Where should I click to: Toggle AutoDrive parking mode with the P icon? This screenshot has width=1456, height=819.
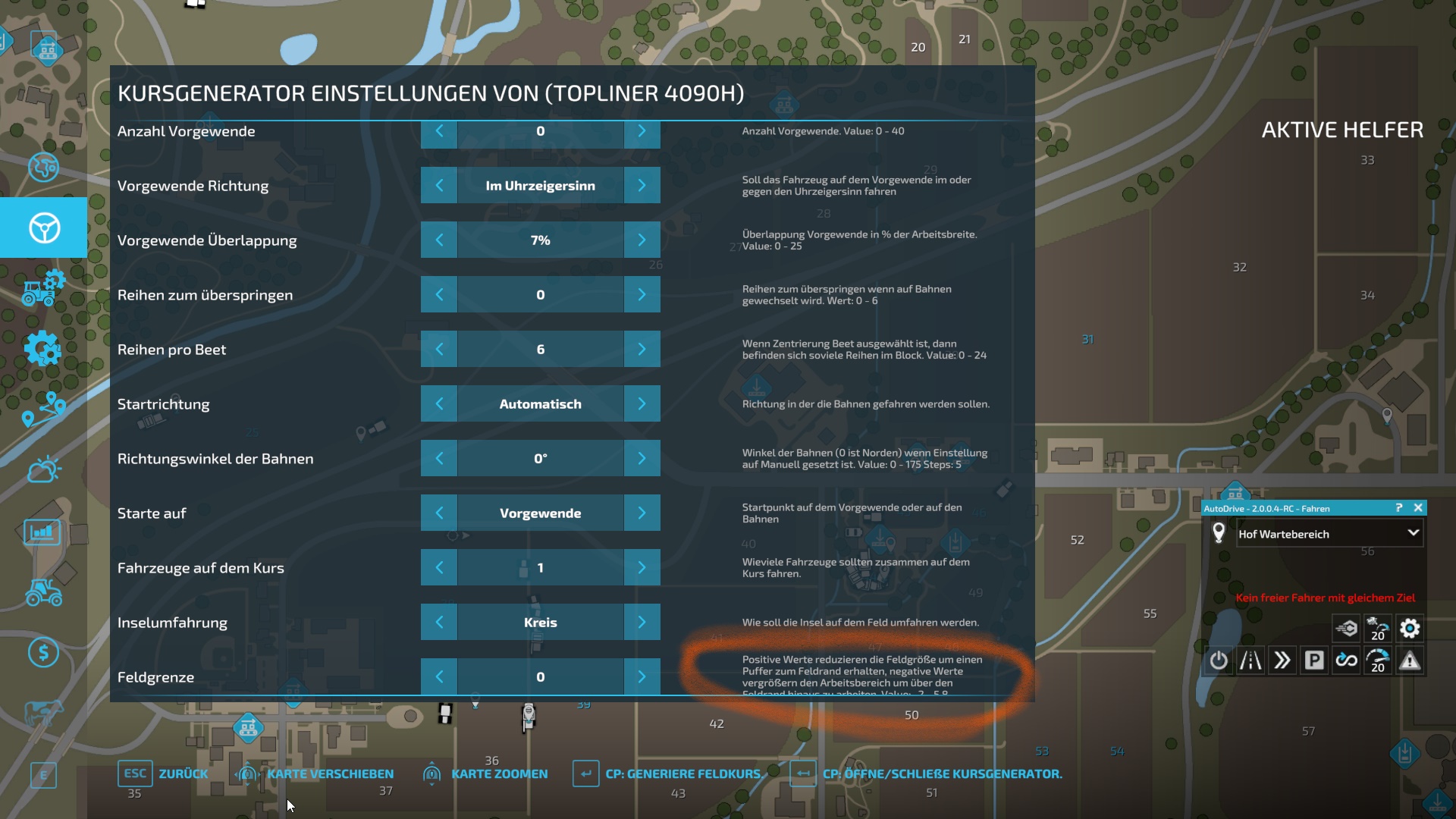1314,661
